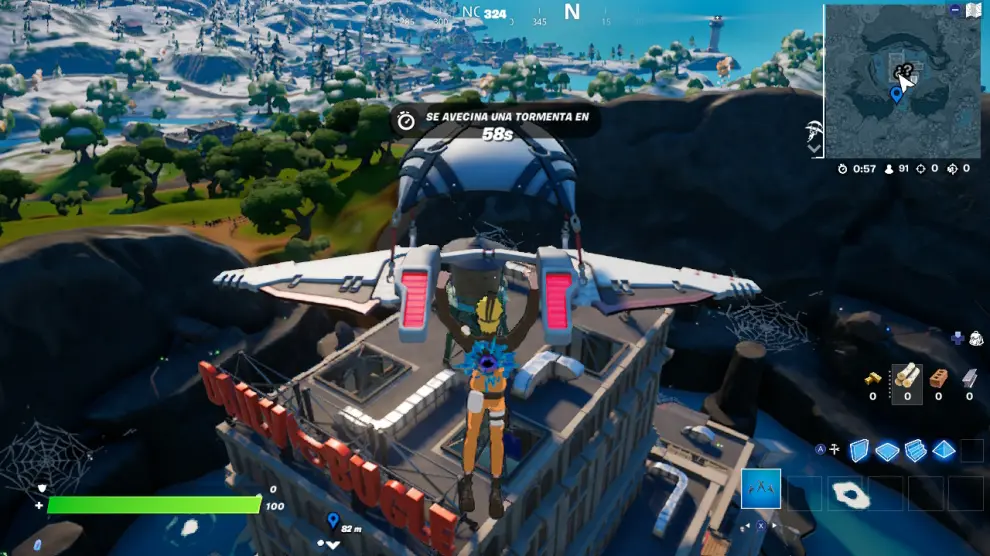
Task: Select the stairs building piece
Action: click(915, 451)
